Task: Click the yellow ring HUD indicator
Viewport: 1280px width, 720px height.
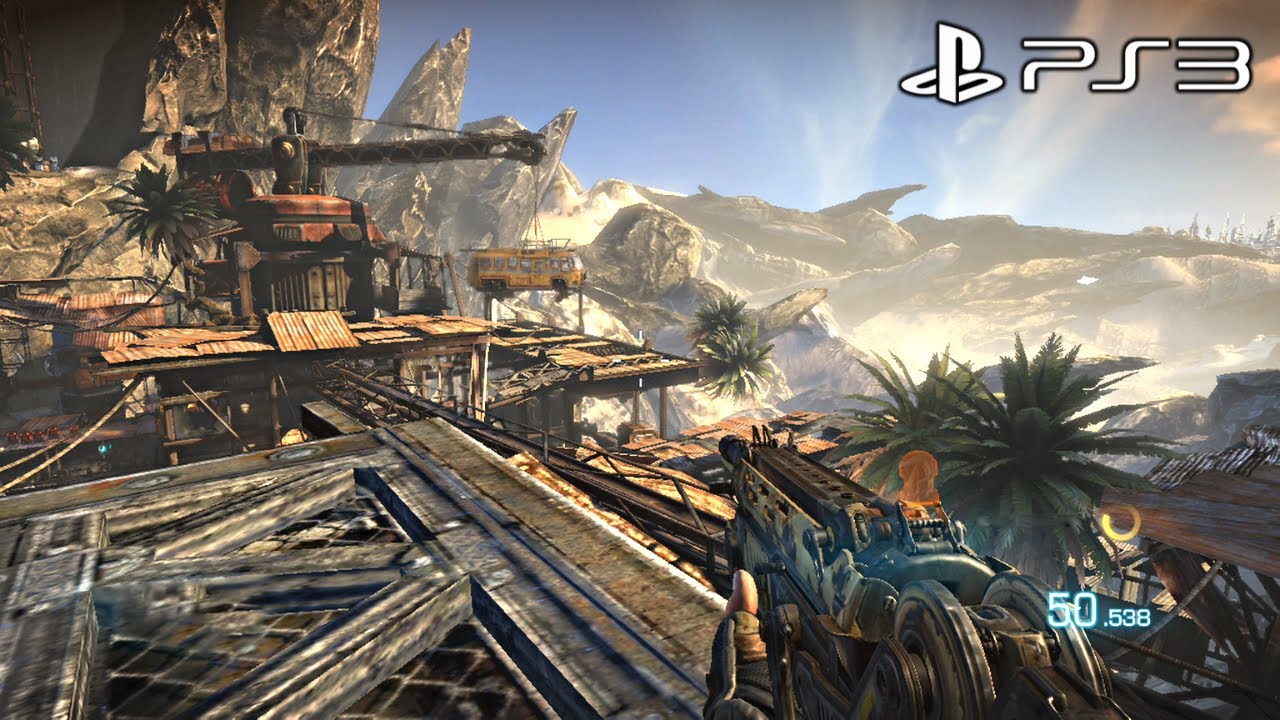Action: click(x=1121, y=522)
